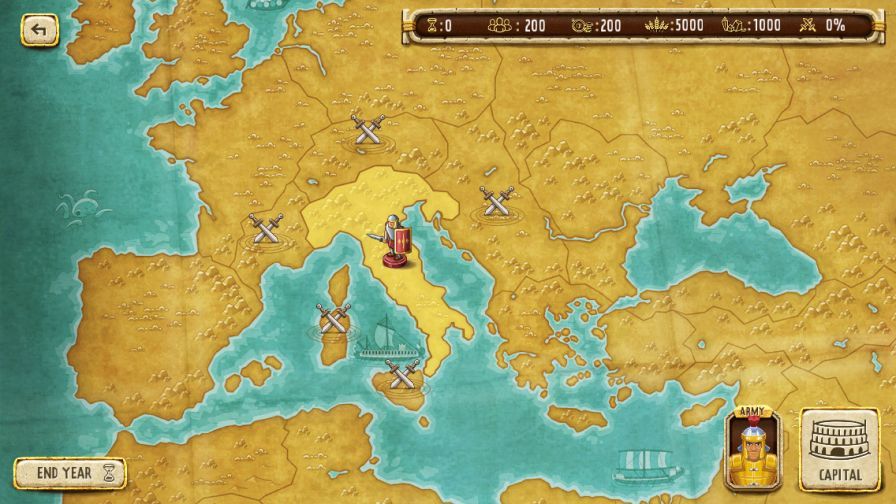896x504 pixels.
Task: Start the crossed swords battle in Germania
Action: coord(368,129)
